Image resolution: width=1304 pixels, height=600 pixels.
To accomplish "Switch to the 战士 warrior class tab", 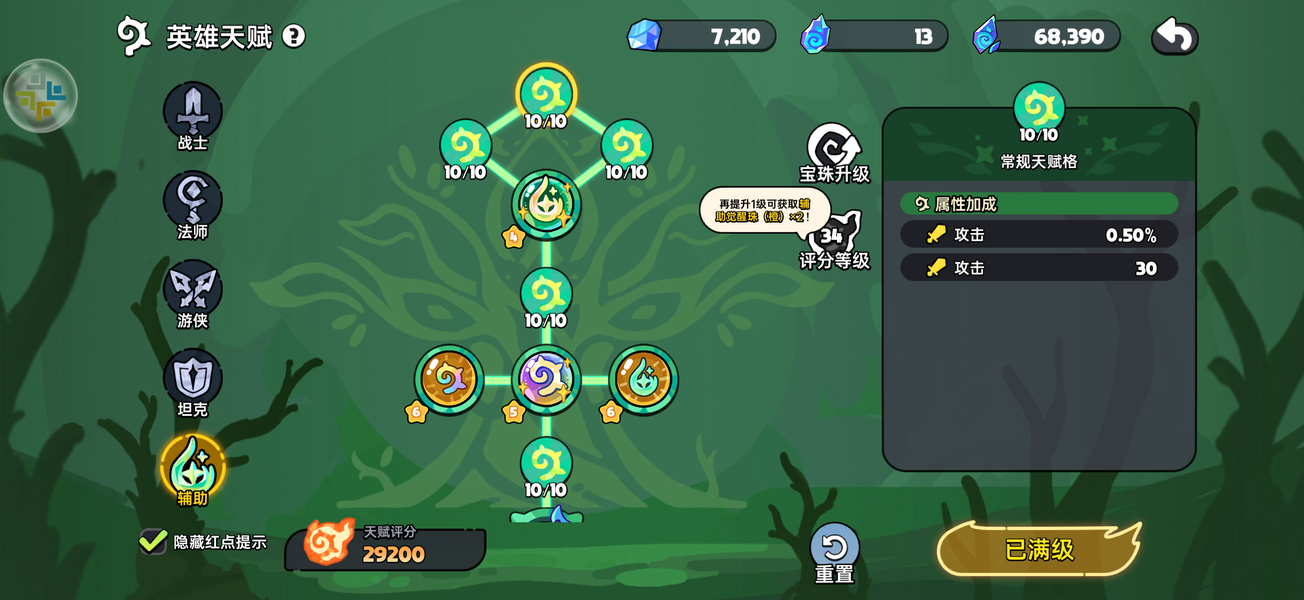I will [x=193, y=111].
